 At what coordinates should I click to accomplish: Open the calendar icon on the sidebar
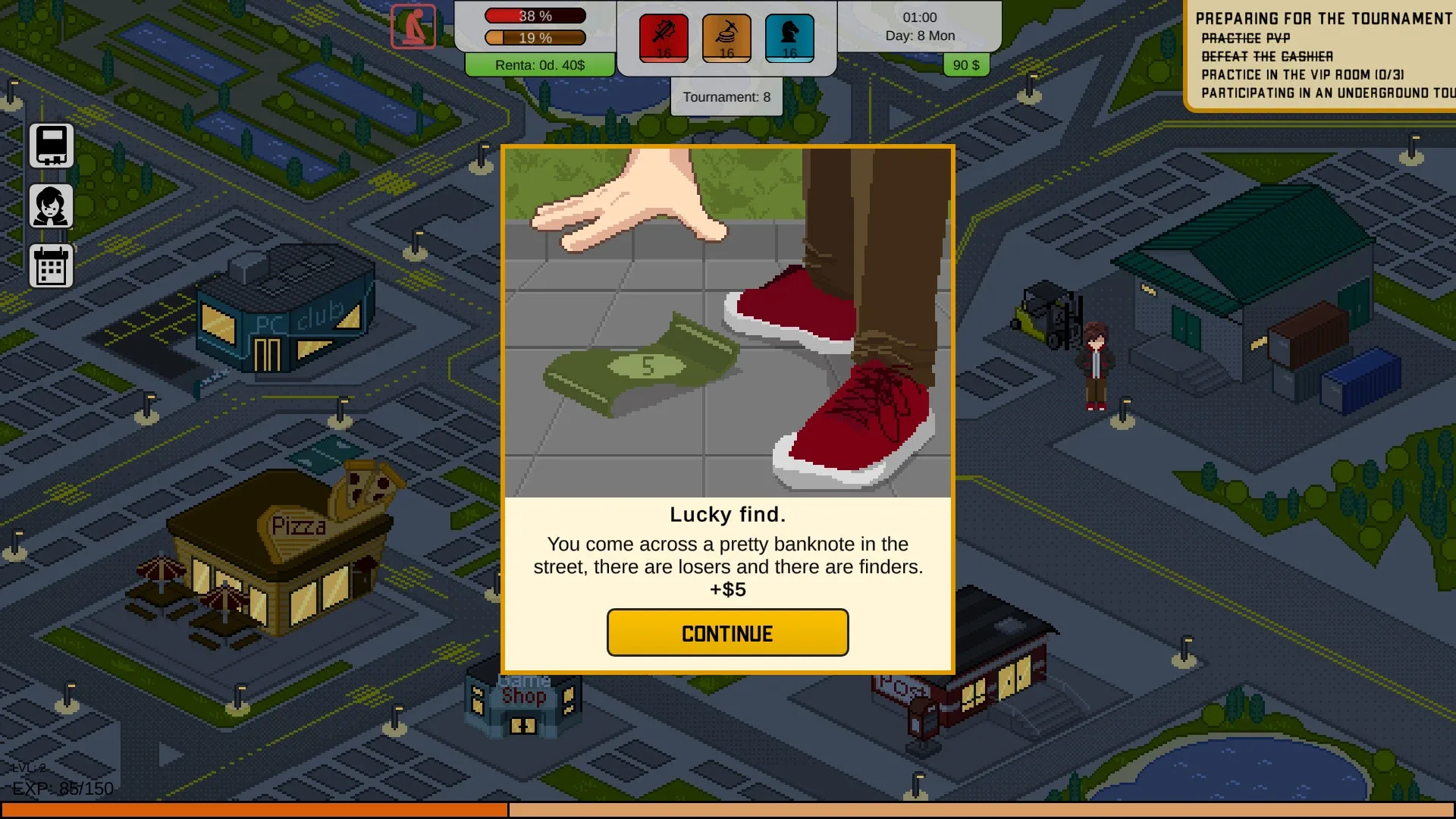coord(51,265)
